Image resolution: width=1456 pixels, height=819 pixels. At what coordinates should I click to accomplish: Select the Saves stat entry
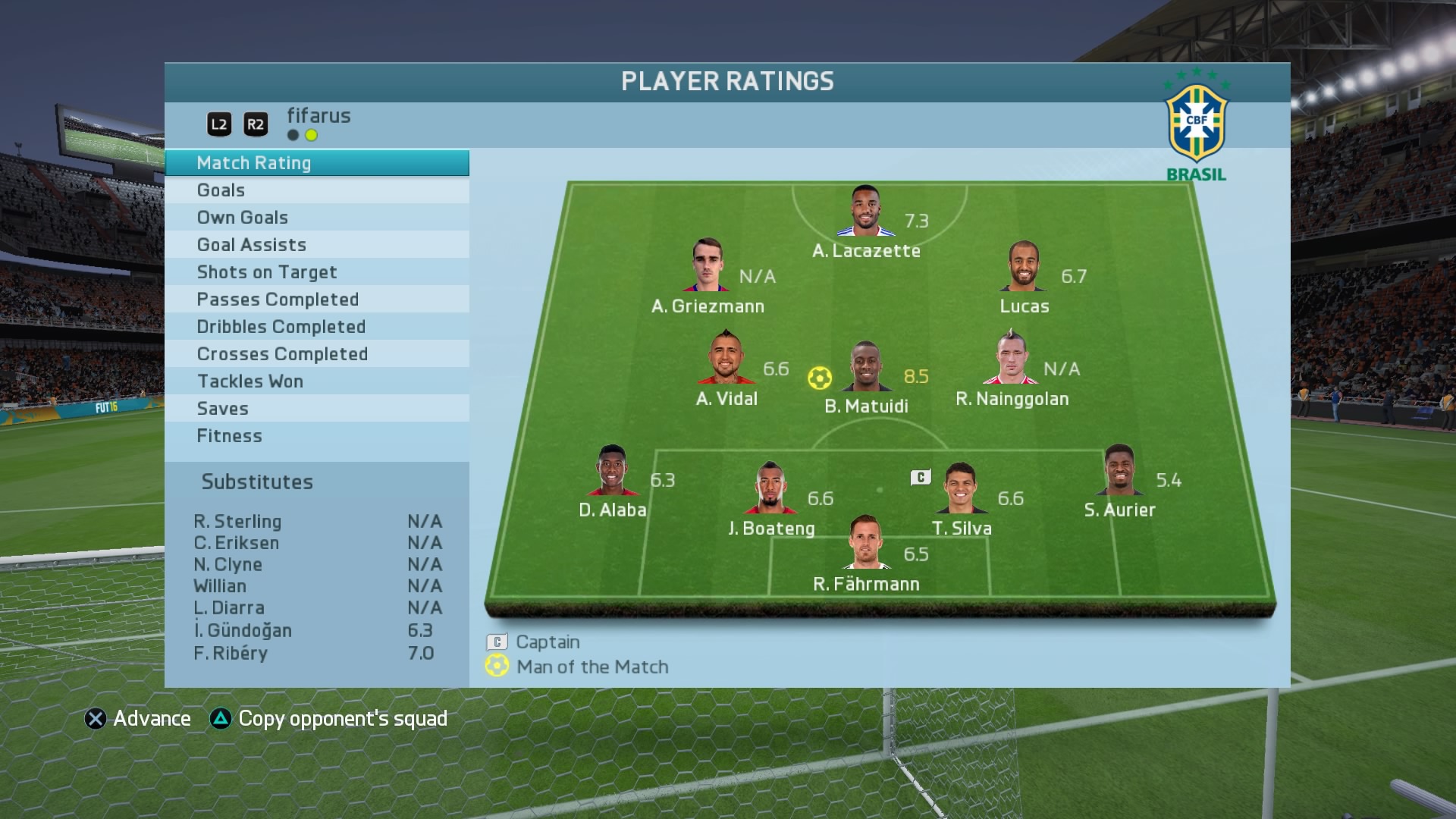pyautogui.click(x=316, y=409)
